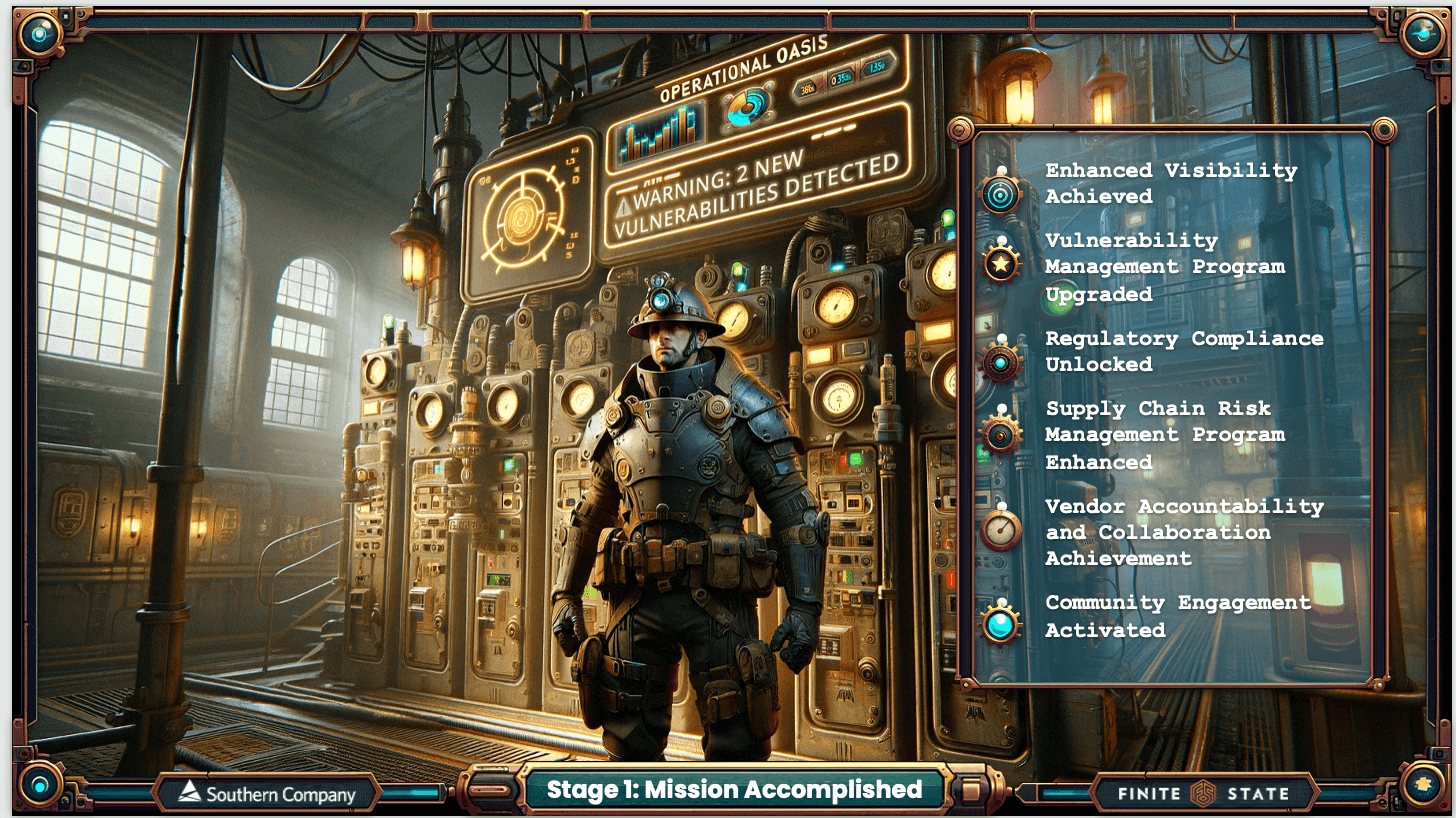Click the Southern Company logo badge
Image resolution: width=1456 pixels, height=818 pixels.
point(267,795)
